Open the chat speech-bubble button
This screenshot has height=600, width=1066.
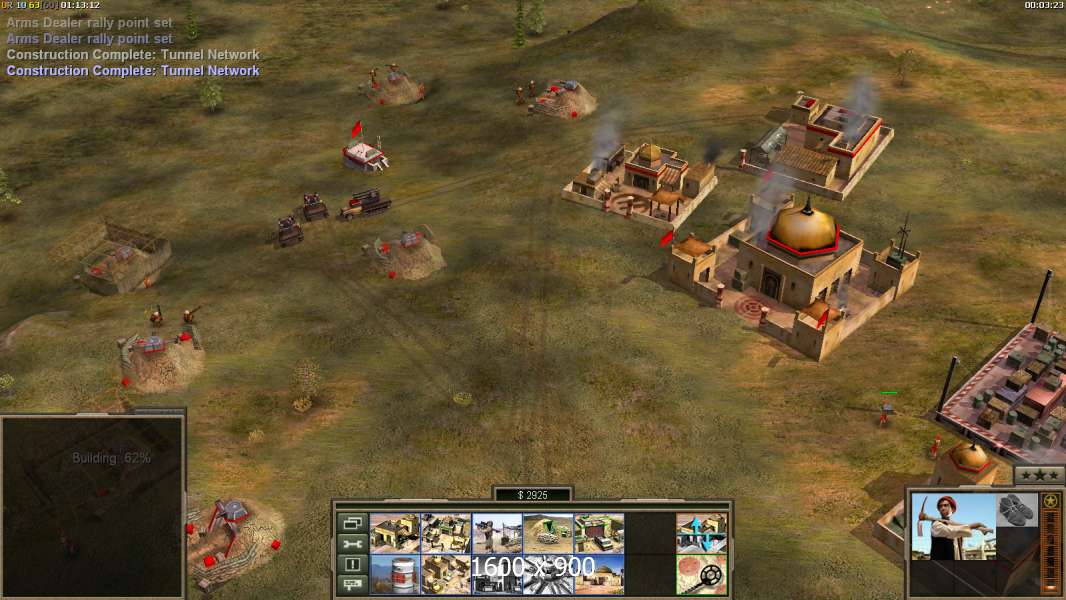[352, 586]
